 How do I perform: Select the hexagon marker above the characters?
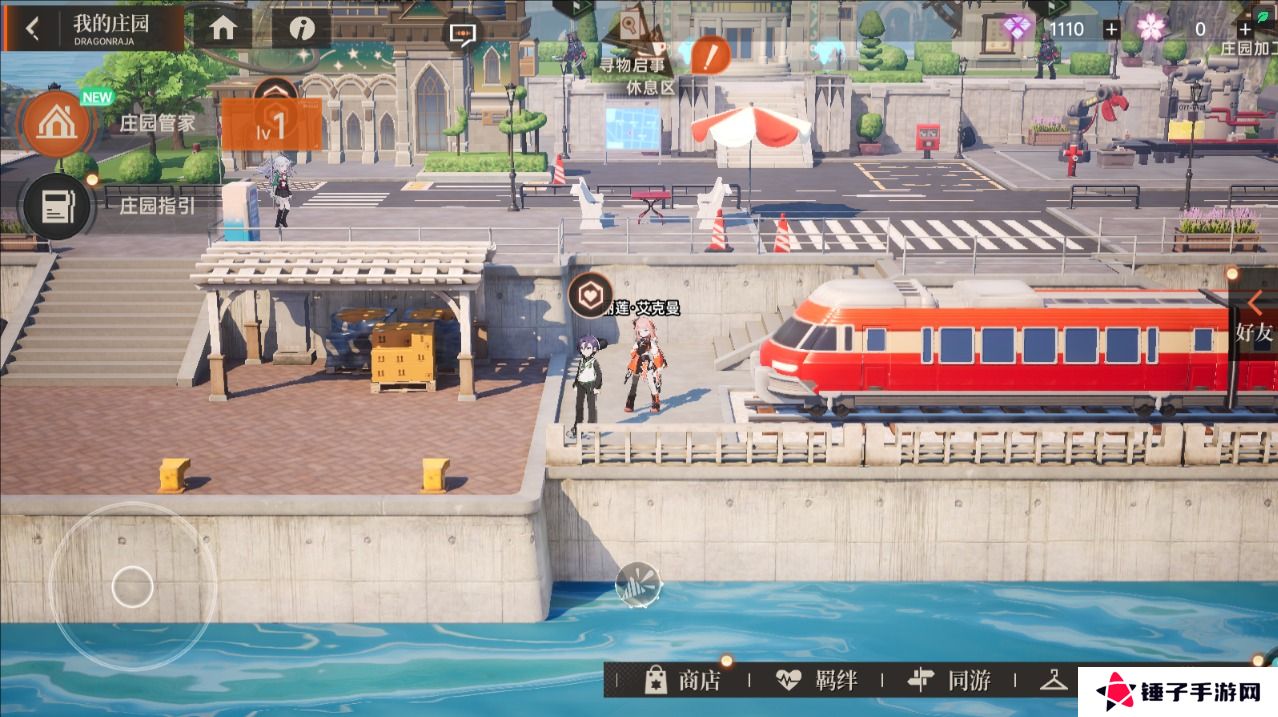click(590, 294)
